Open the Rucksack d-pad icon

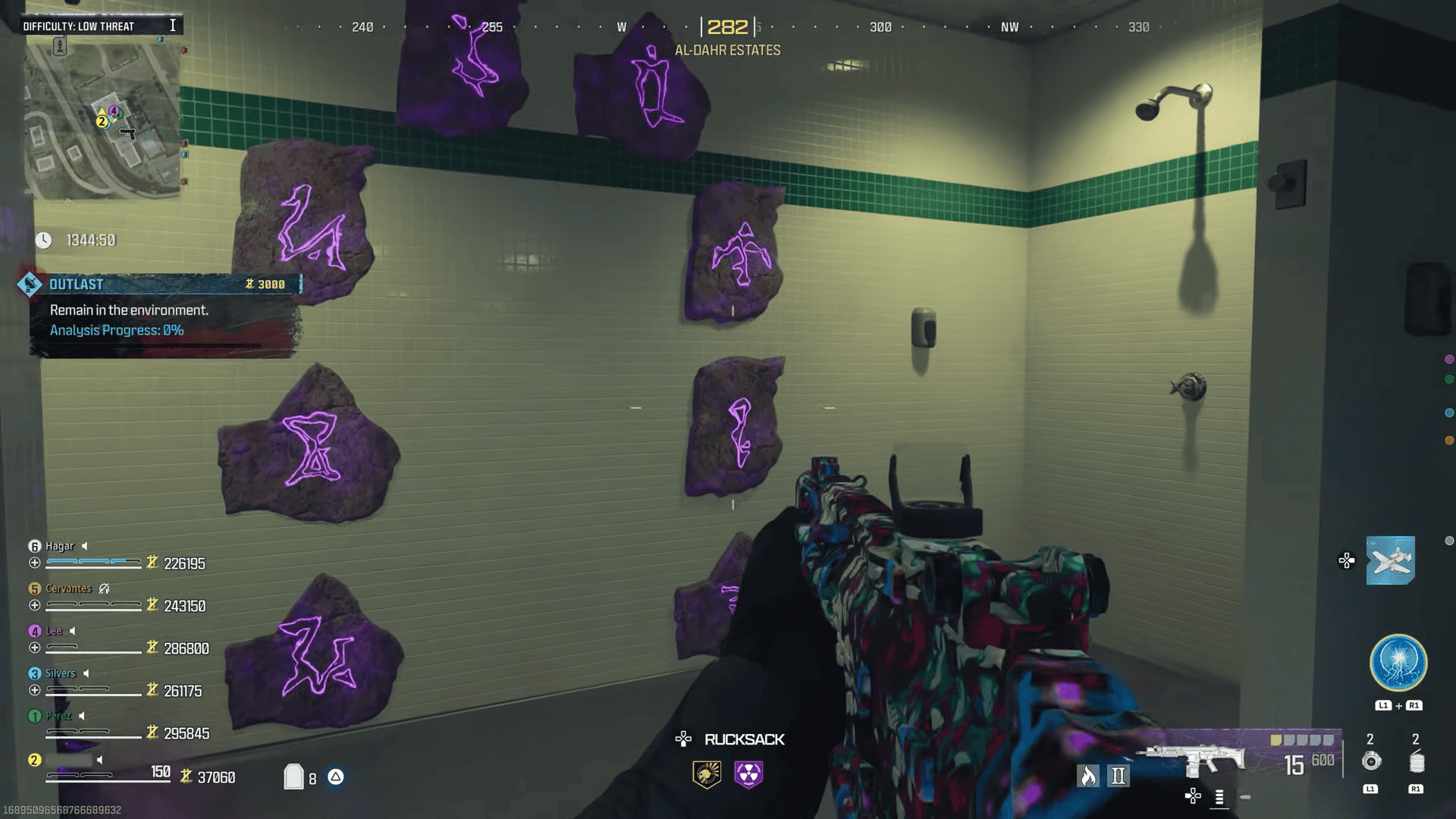pyautogui.click(x=684, y=739)
